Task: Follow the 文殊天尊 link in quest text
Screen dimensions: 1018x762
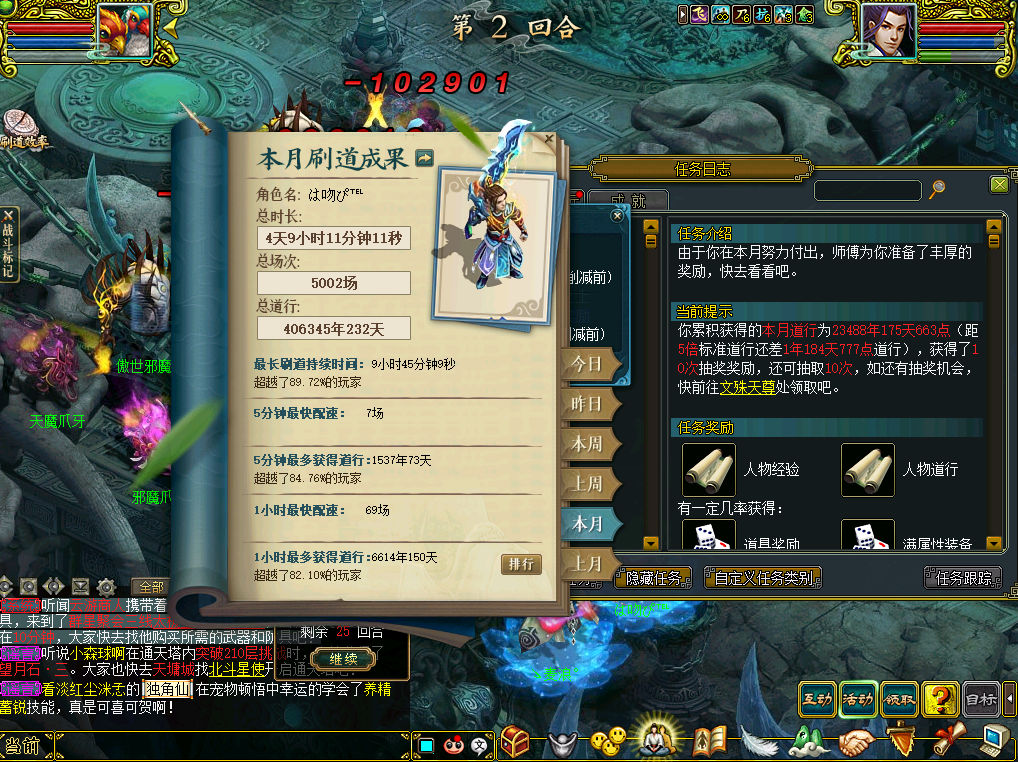Action: coord(748,387)
